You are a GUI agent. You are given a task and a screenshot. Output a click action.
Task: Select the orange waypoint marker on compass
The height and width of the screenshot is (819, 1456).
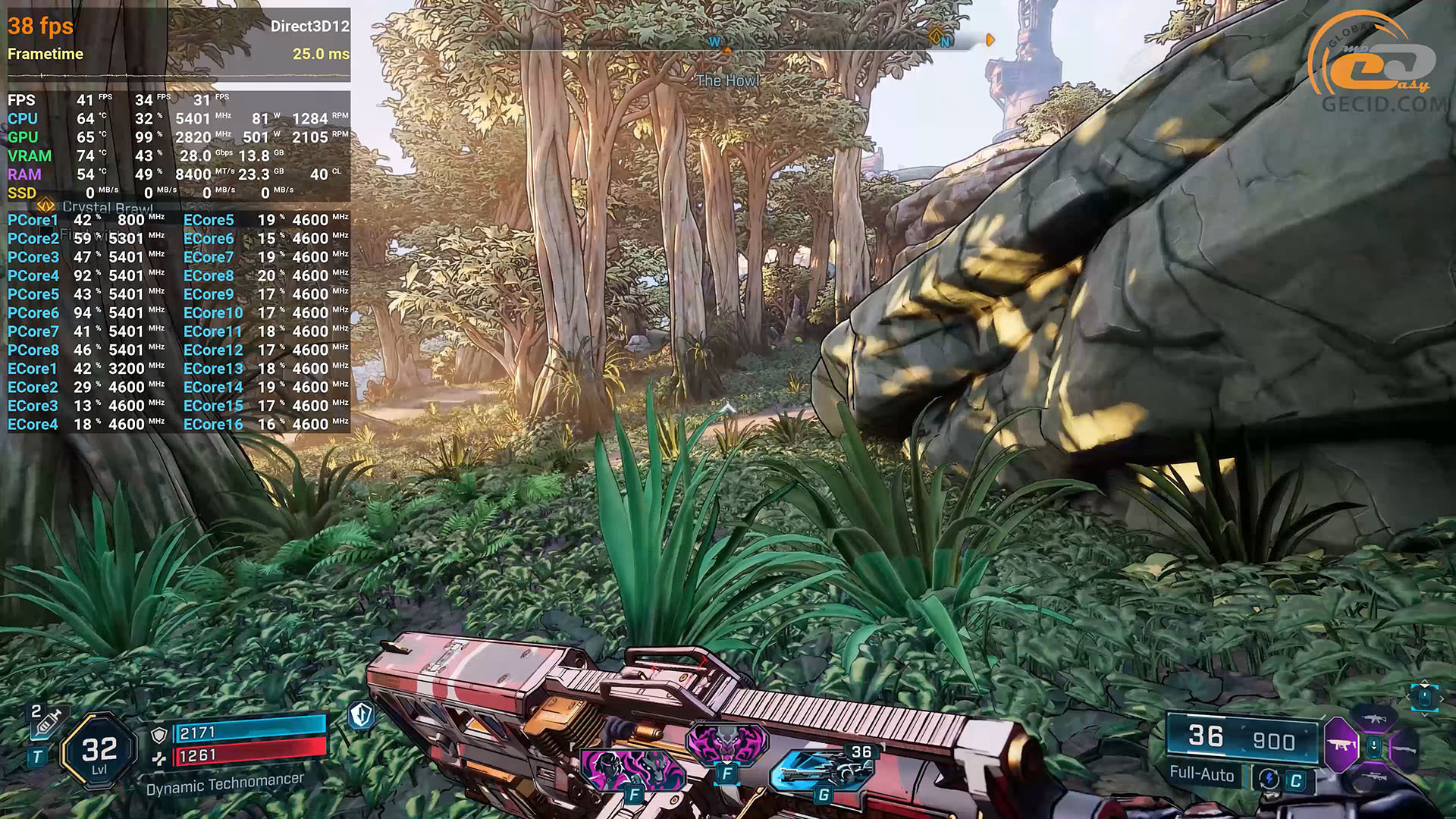[990, 39]
